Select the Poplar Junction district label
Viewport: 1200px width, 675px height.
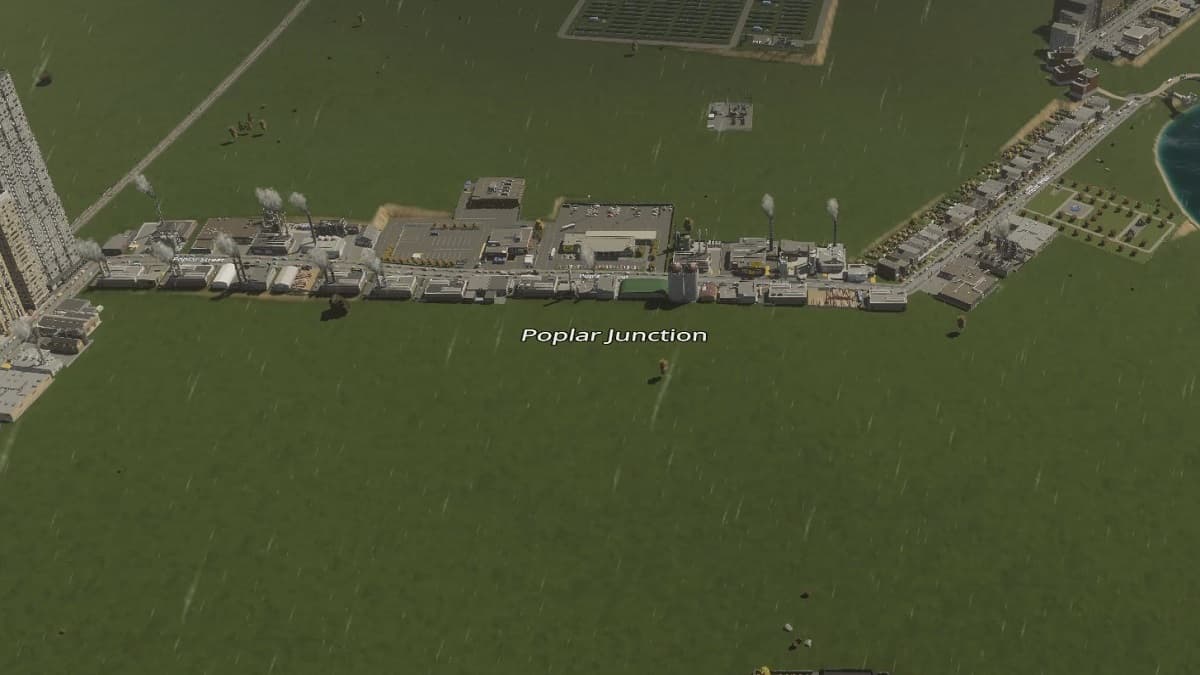click(x=614, y=336)
